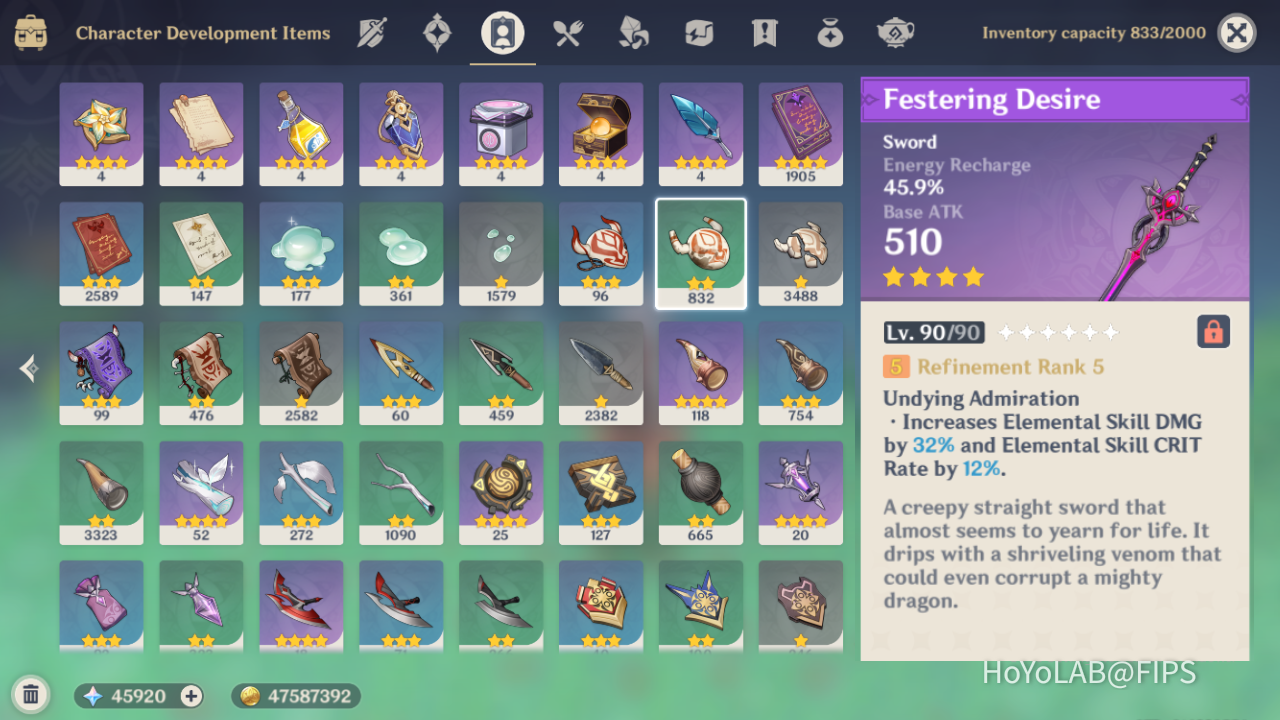Open the Food inventory tab icon
Image resolution: width=1280 pixels, height=720 pixels.
(568, 32)
